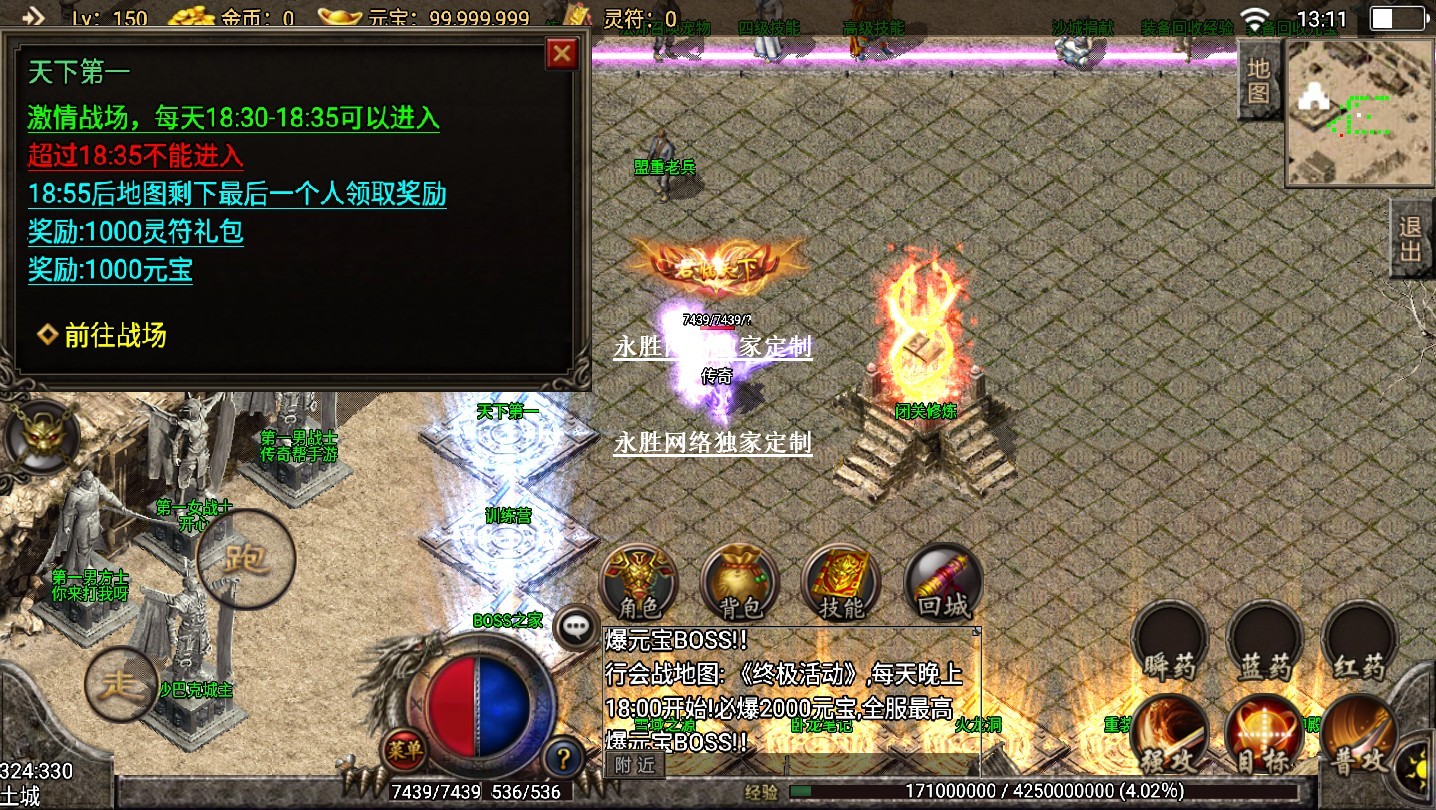The width and height of the screenshot is (1436, 810).
Task: Open the 地图 map button
Action: click(x=1258, y=81)
